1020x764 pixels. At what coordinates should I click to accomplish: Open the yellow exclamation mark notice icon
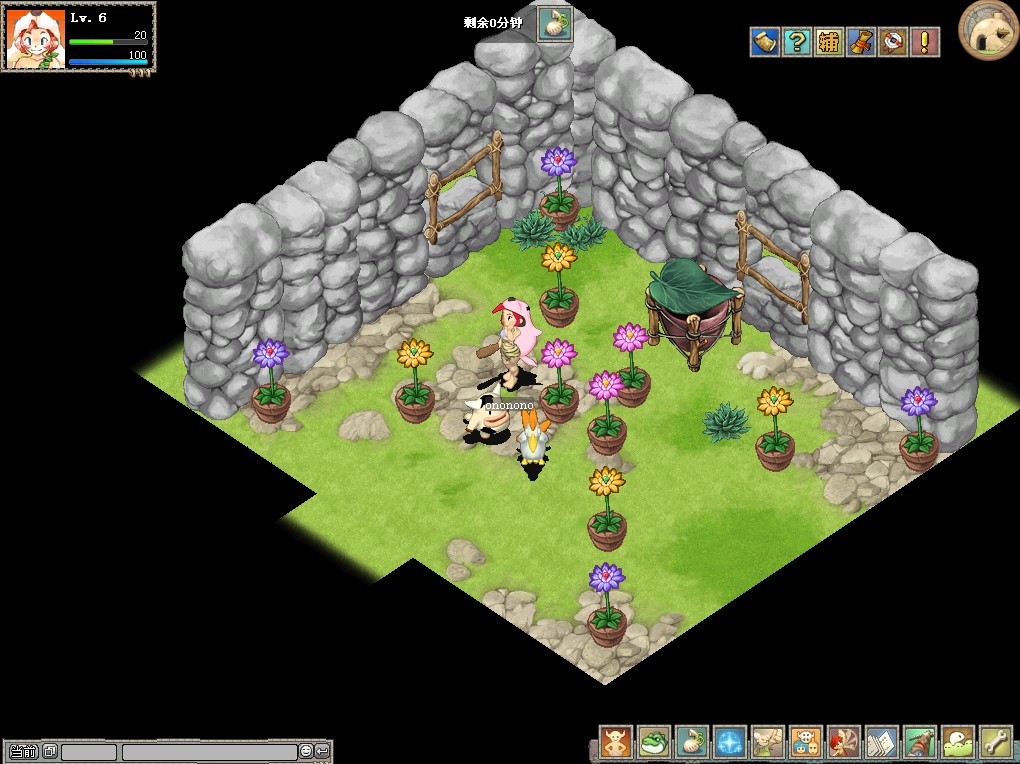pyautogui.click(x=924, y=42)
